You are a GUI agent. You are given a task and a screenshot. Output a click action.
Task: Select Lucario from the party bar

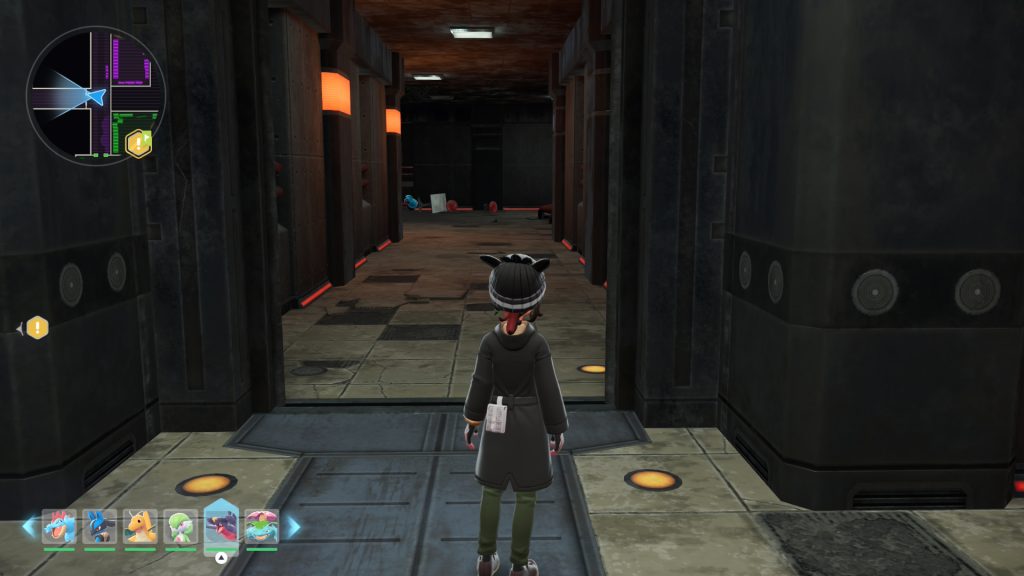99,526
